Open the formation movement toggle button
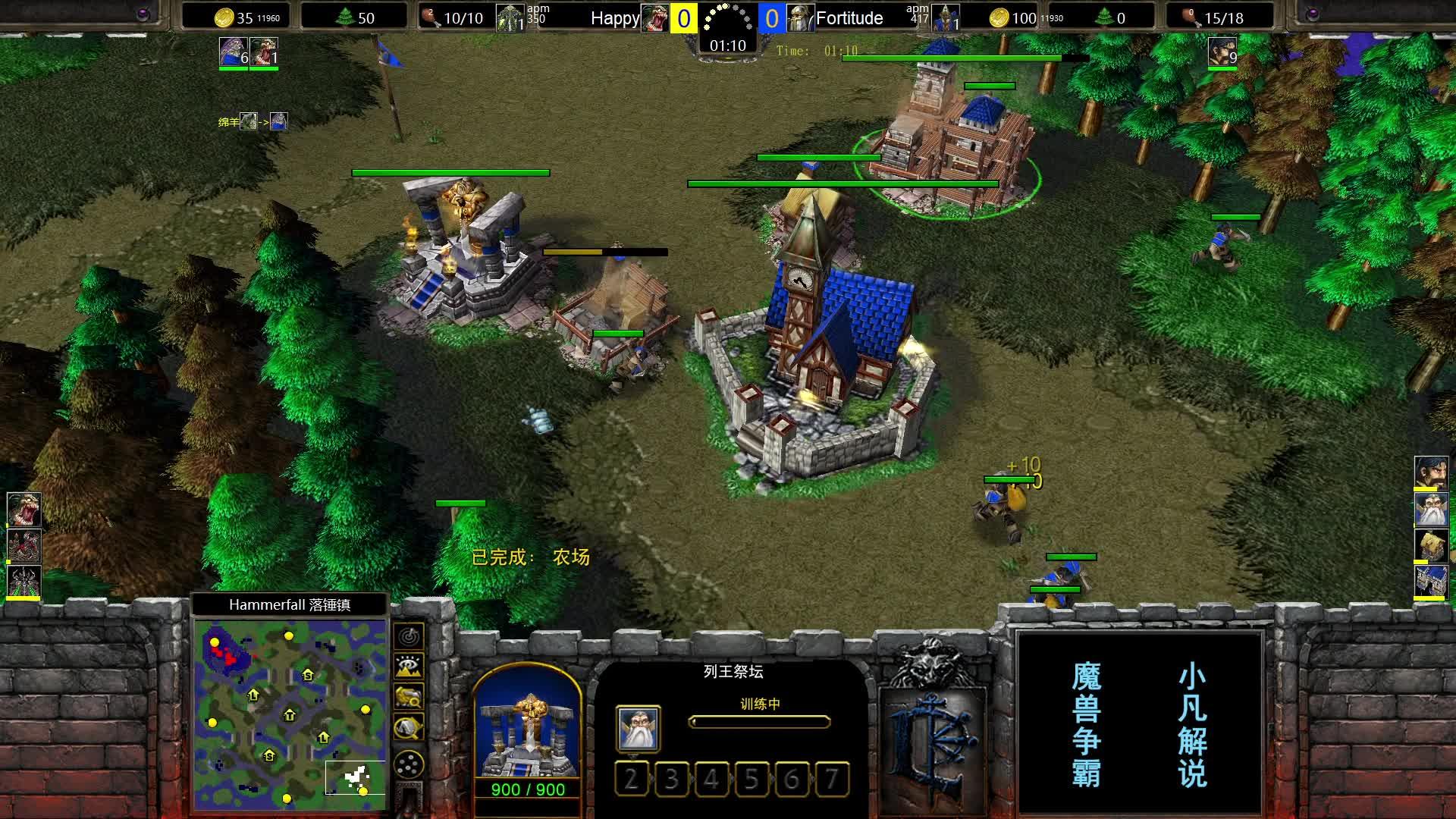This screenshot has width=1456, height=819. pyautogui.click(x=409, y=764)
